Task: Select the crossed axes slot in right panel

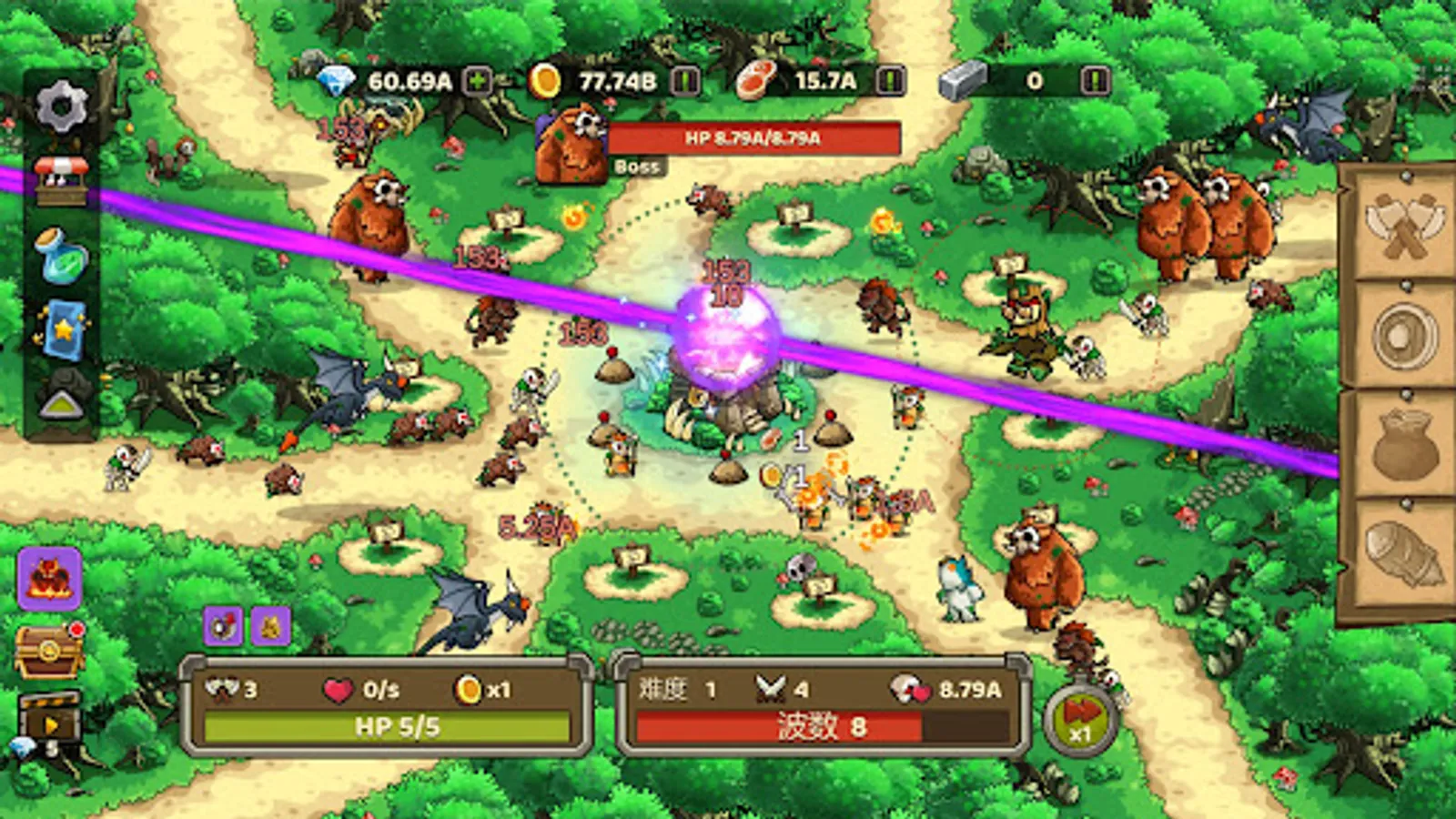Action: point(1404,226)
